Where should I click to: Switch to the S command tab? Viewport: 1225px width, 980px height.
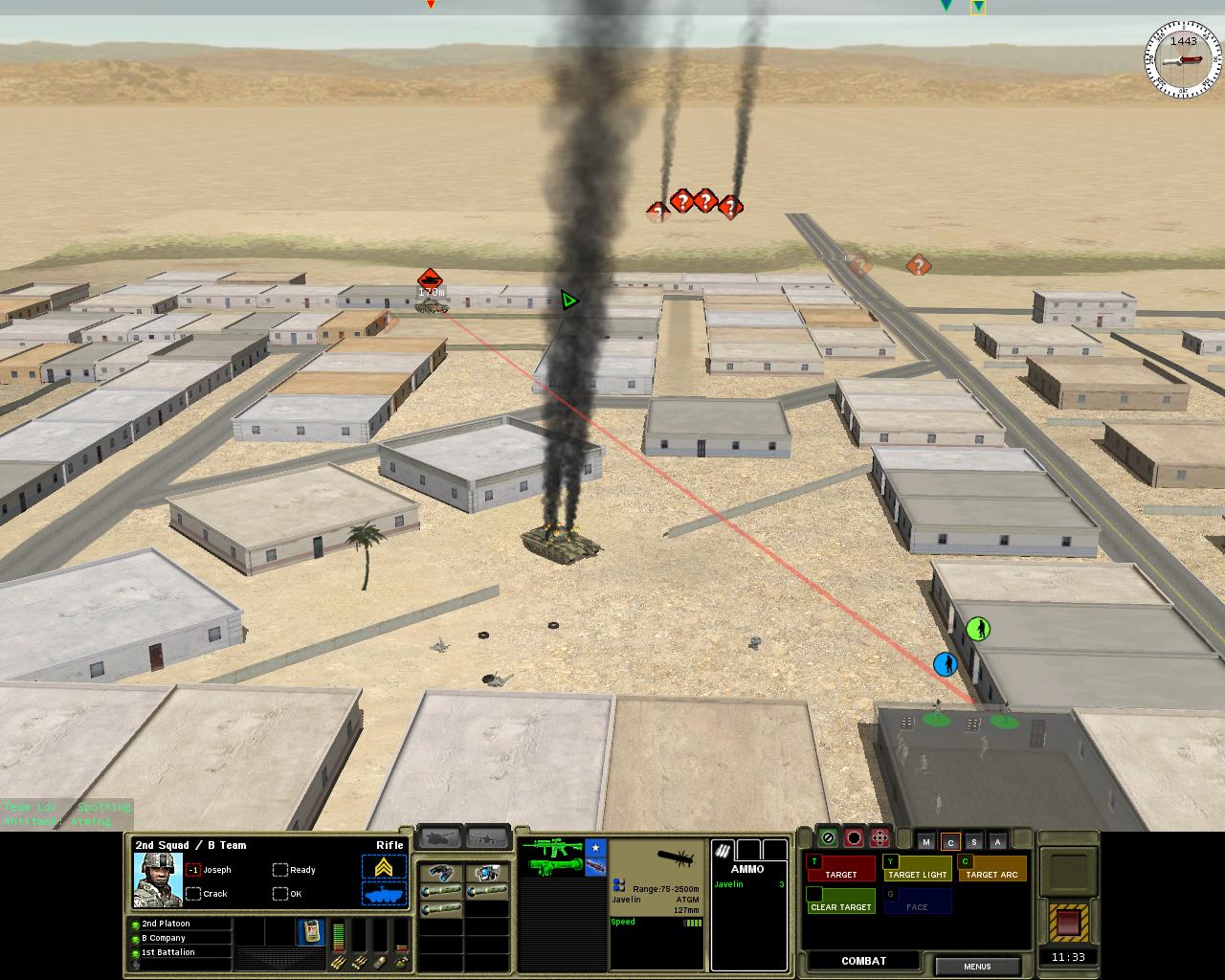974,842
